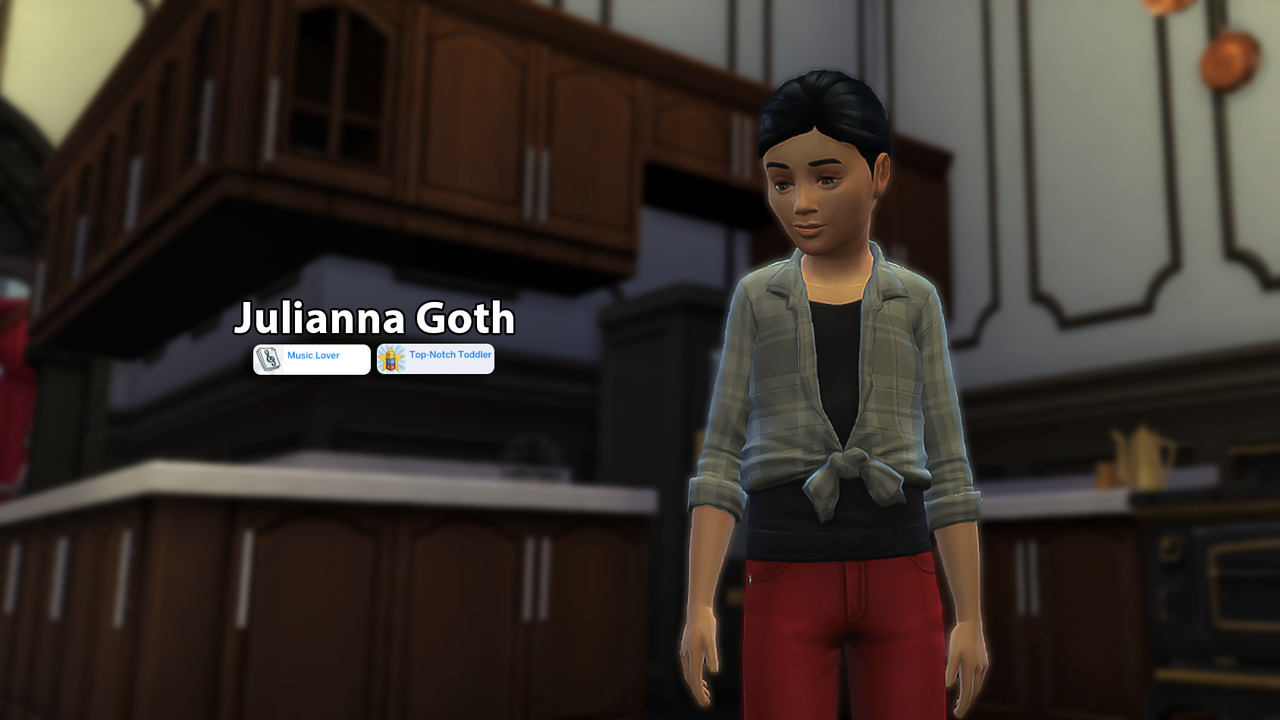Select the Music Lover trait badge
Viewport: 1280px width, 720px height.
click(312, 359)
